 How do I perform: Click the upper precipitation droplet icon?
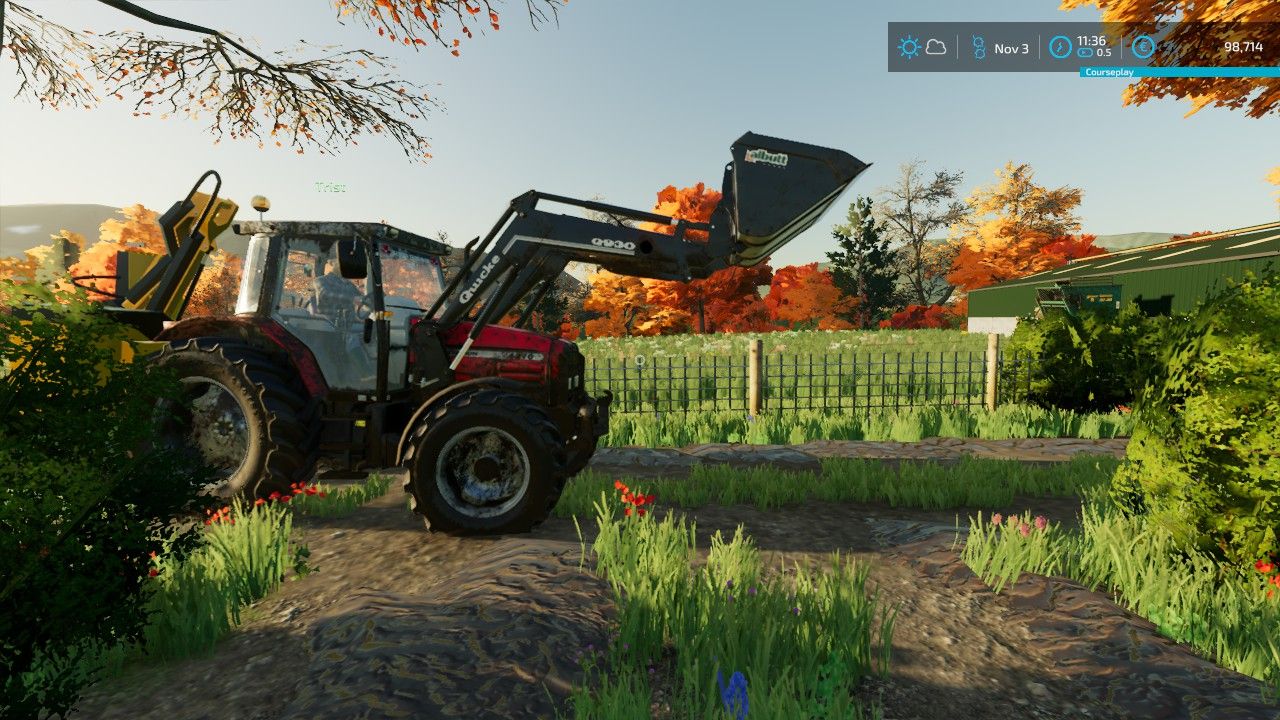click(978, 41)
